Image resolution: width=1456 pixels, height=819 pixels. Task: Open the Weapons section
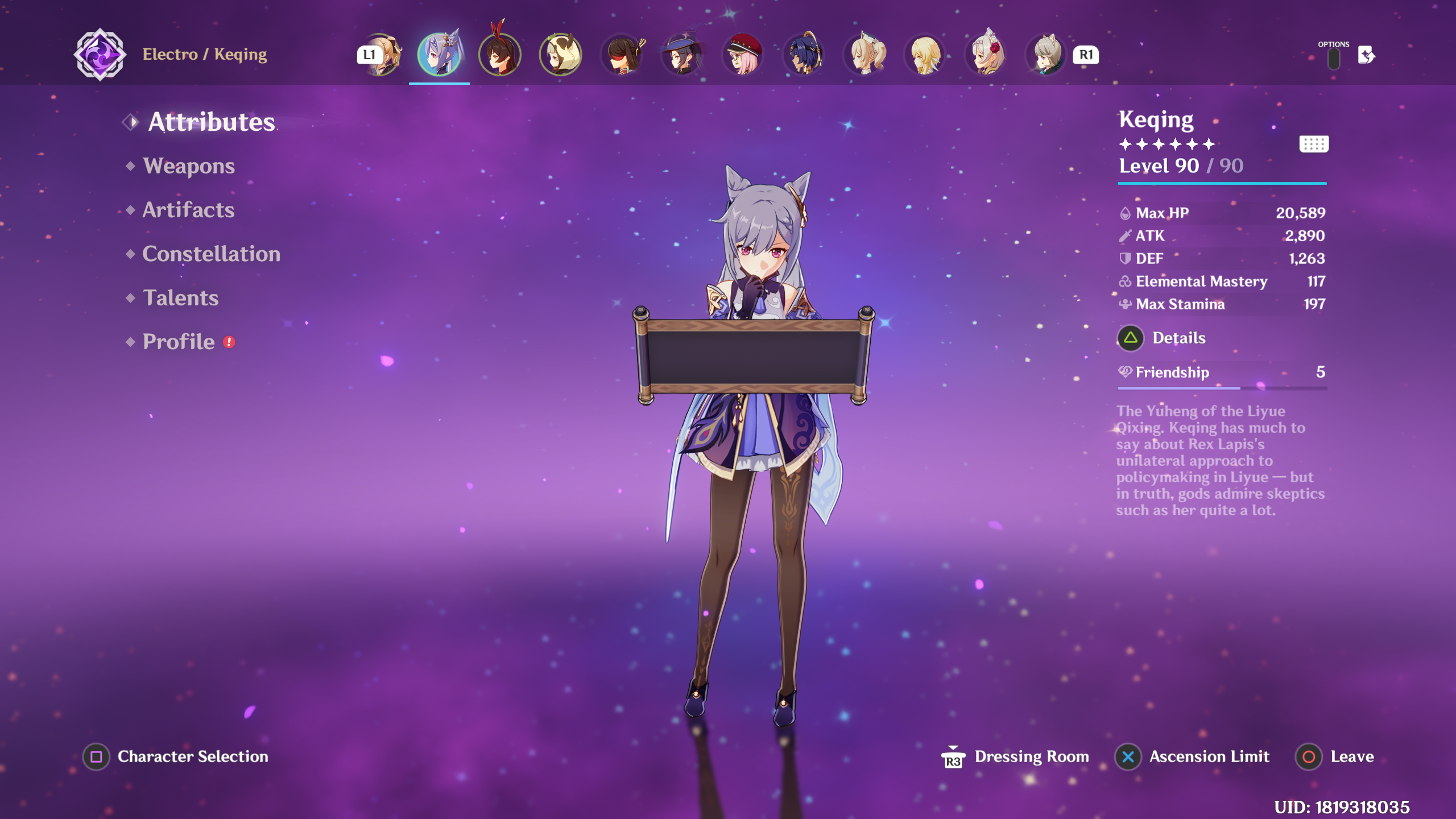click(x=188, y=166)
